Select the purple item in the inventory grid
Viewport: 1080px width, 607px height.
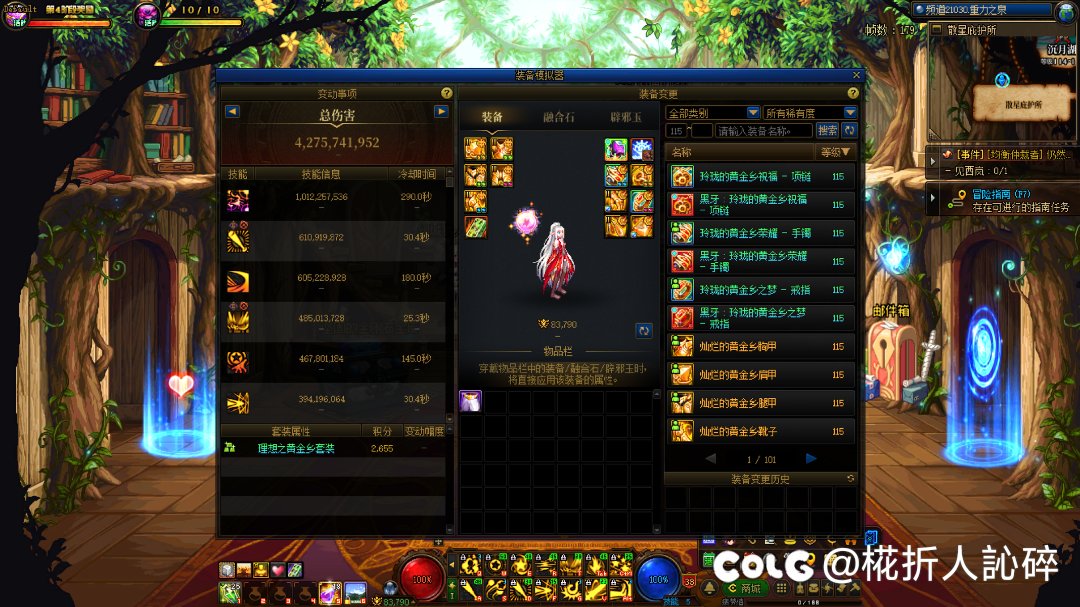470,401
